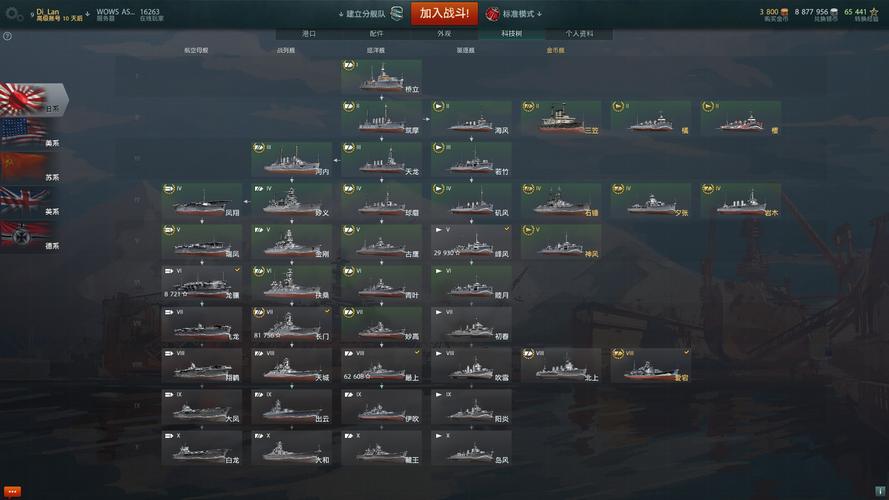Select the tier VII 长门 battleship tile
The width and height of the screenshot is (889, 500).
coord(291,325)
